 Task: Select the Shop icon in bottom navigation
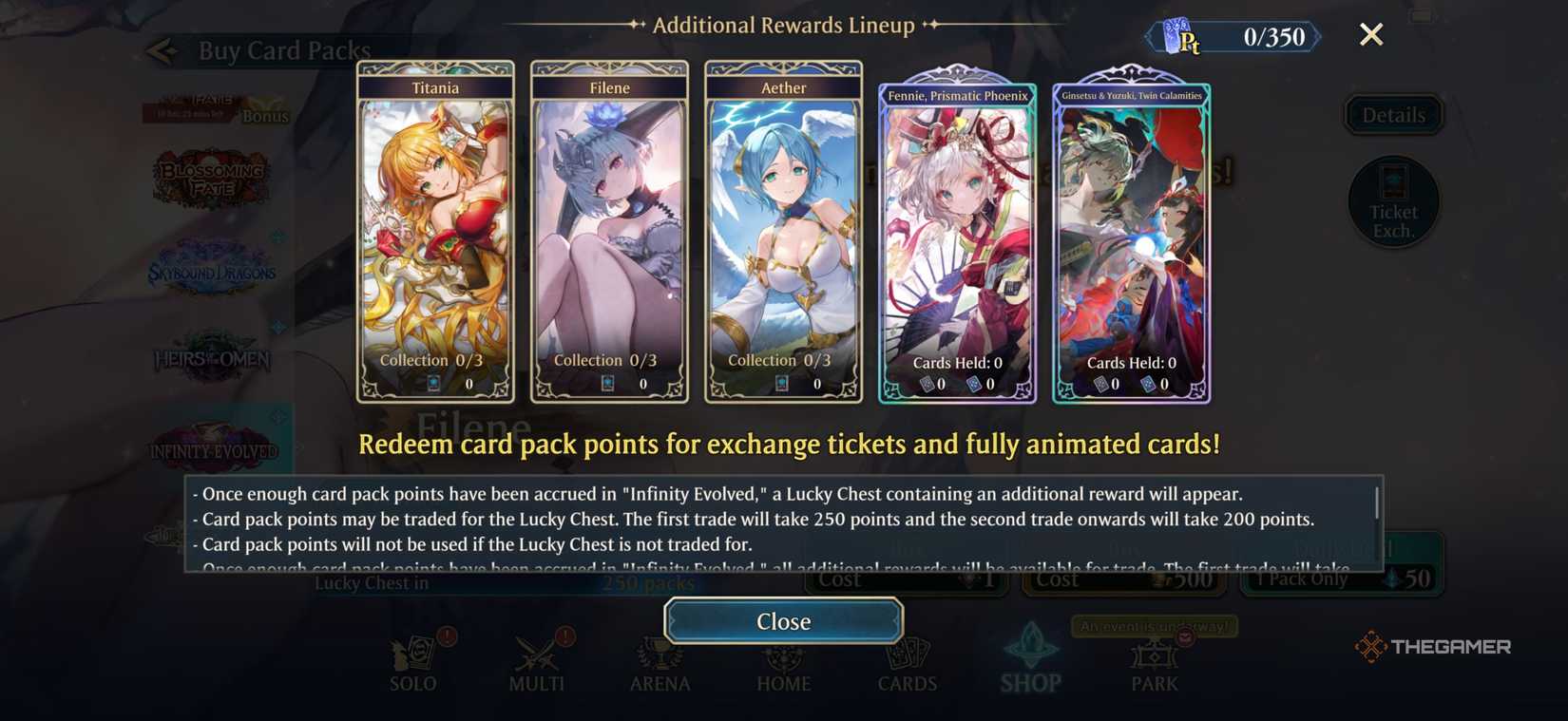point(1030,660)
